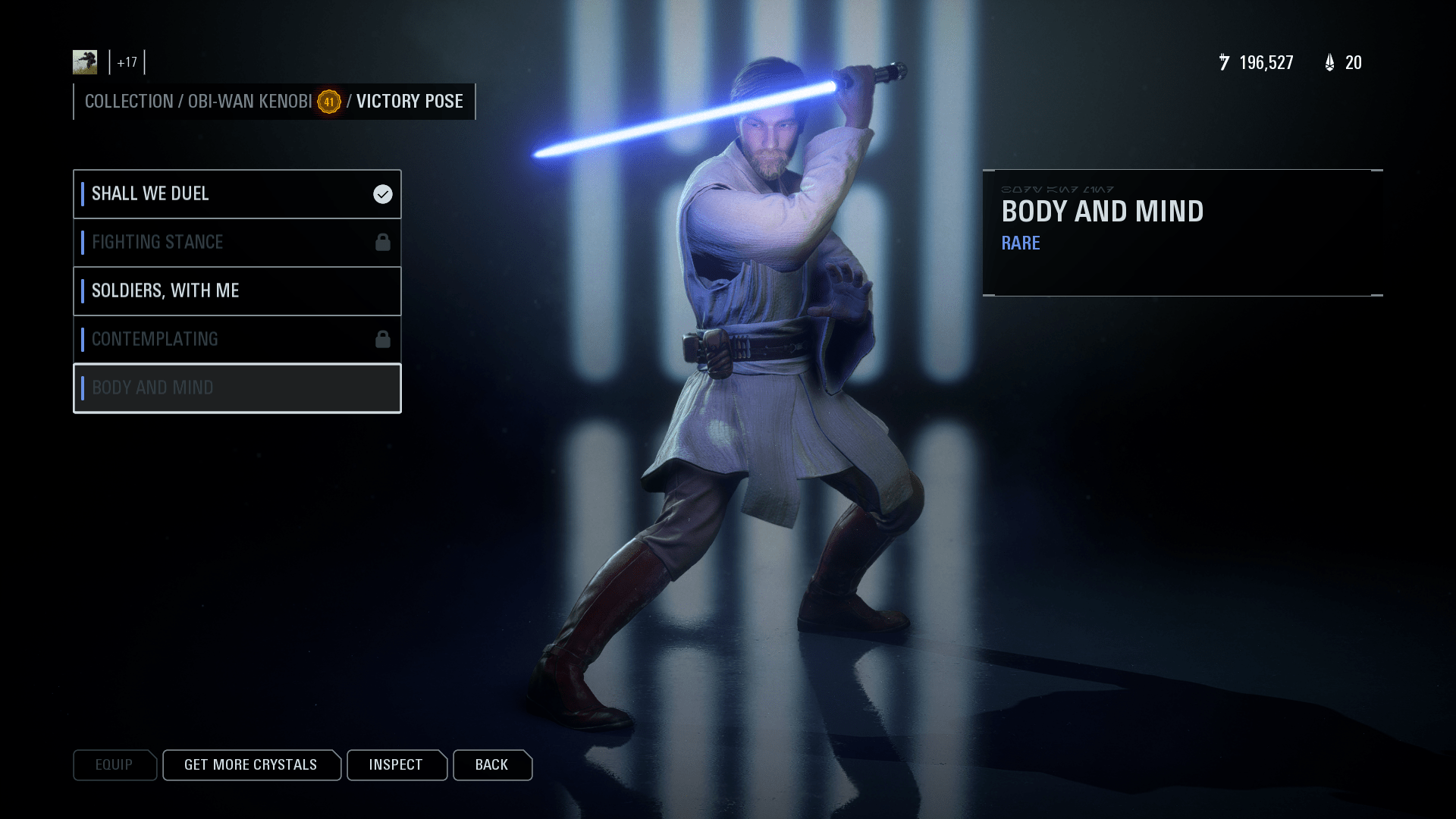Screen dimensions: 1456x819
Task: Click the player avatar in the top left
Action: (85, 61)
